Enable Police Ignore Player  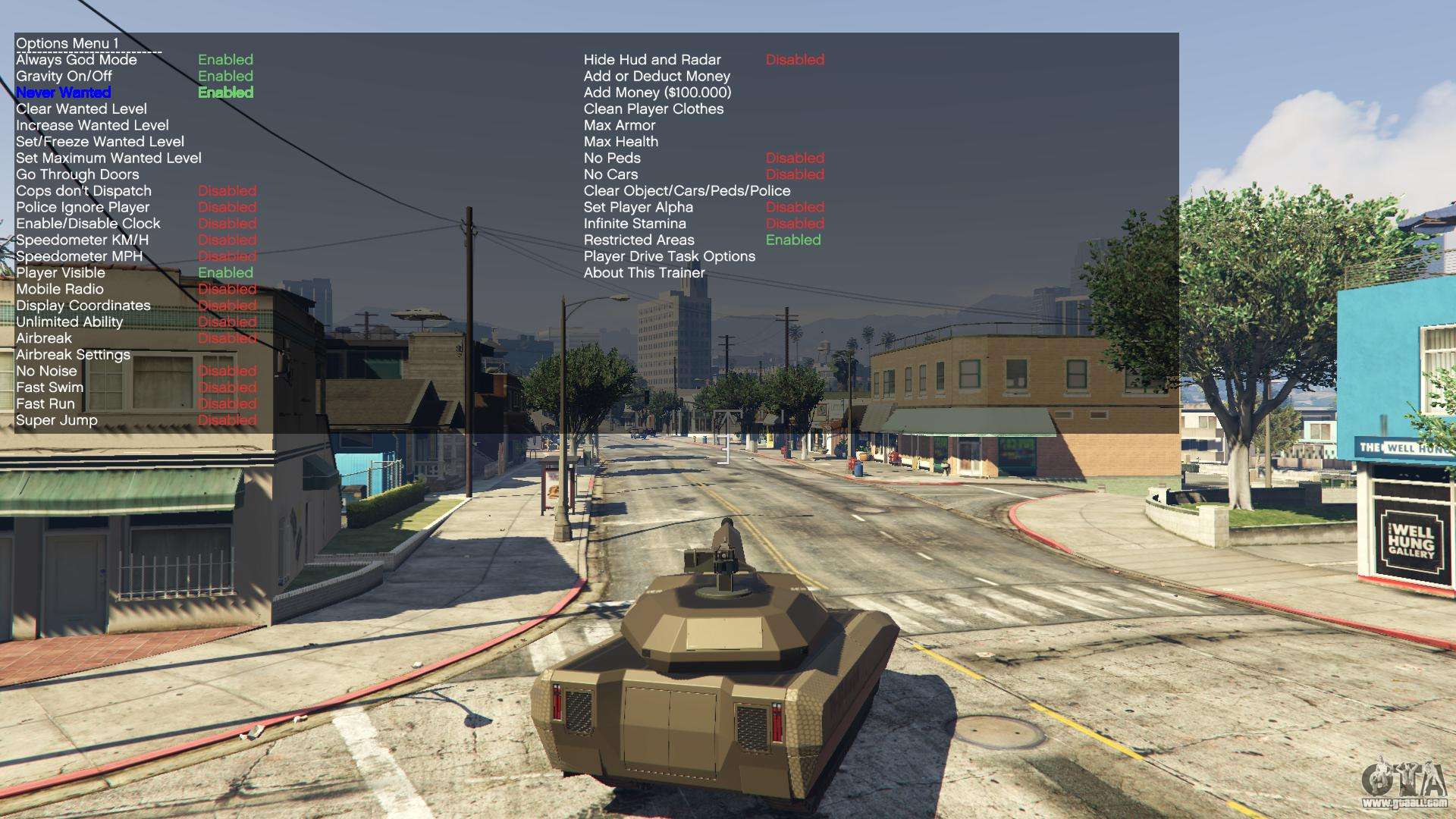click(82, 207)
